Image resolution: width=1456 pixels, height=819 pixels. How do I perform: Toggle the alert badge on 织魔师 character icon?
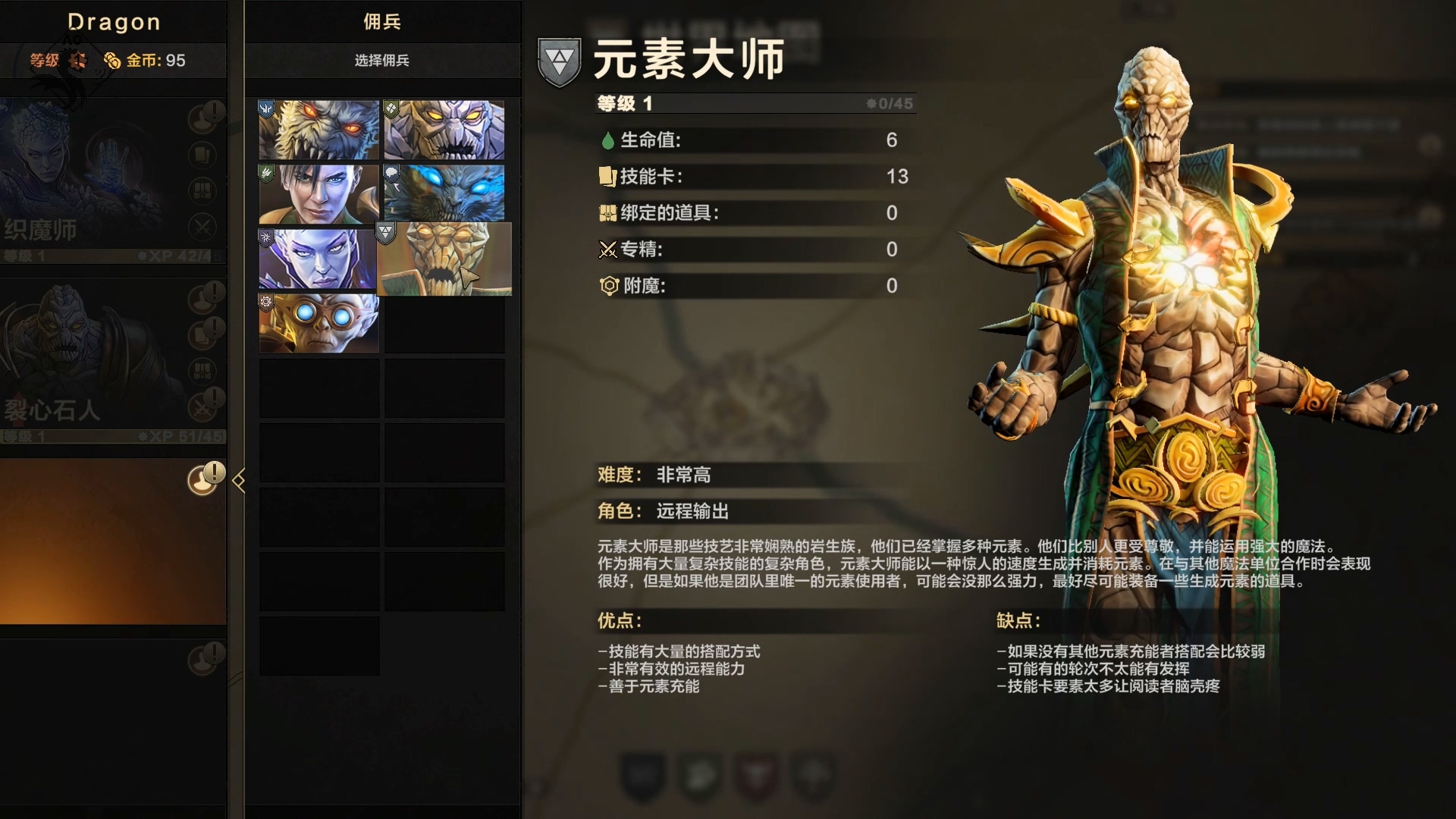[x=202, y=118]
